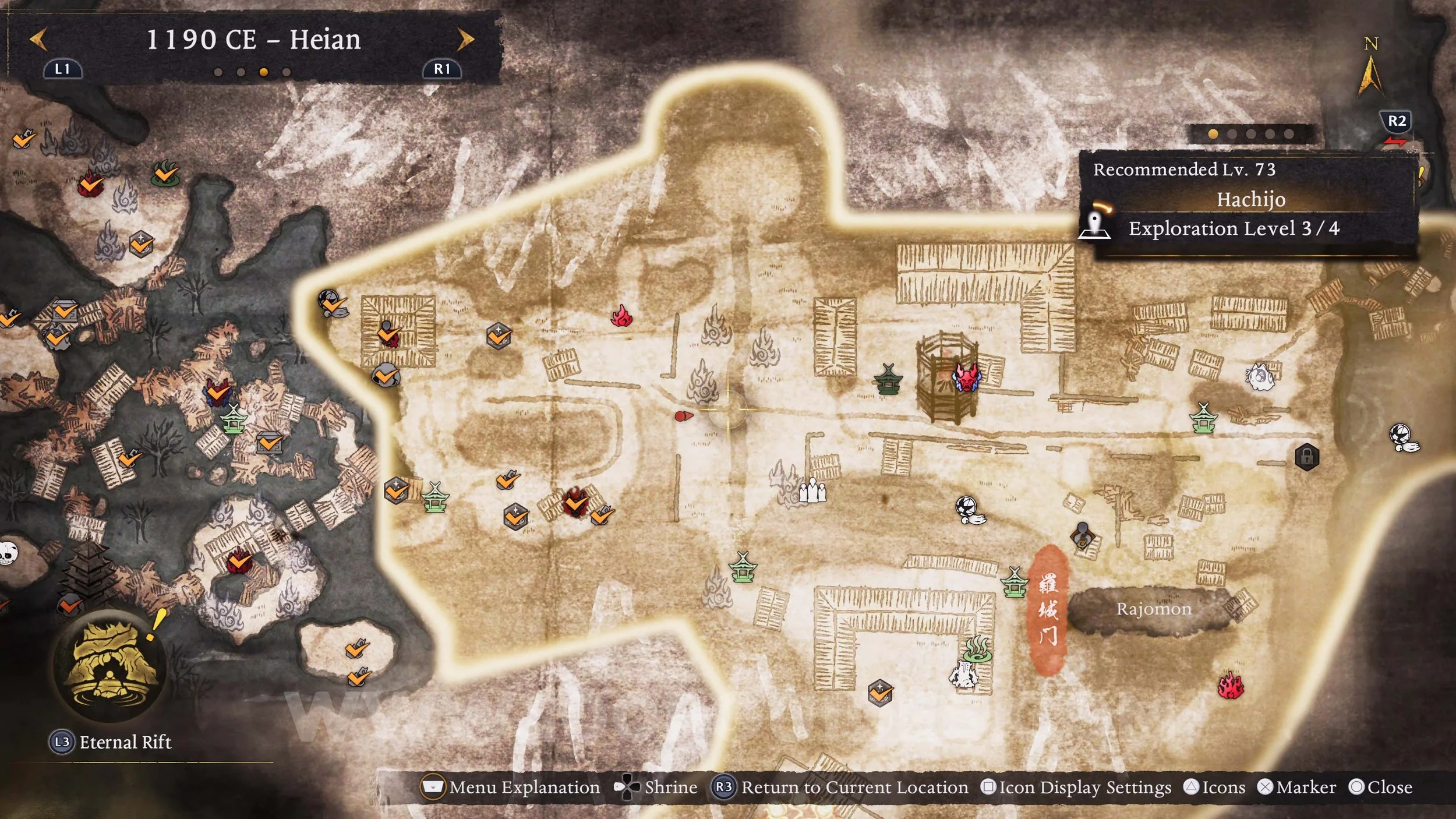This screenshot has height=819, width=1456.
Task: Return to Current Location
Action: pyautogui.click(x=840, y=788)
